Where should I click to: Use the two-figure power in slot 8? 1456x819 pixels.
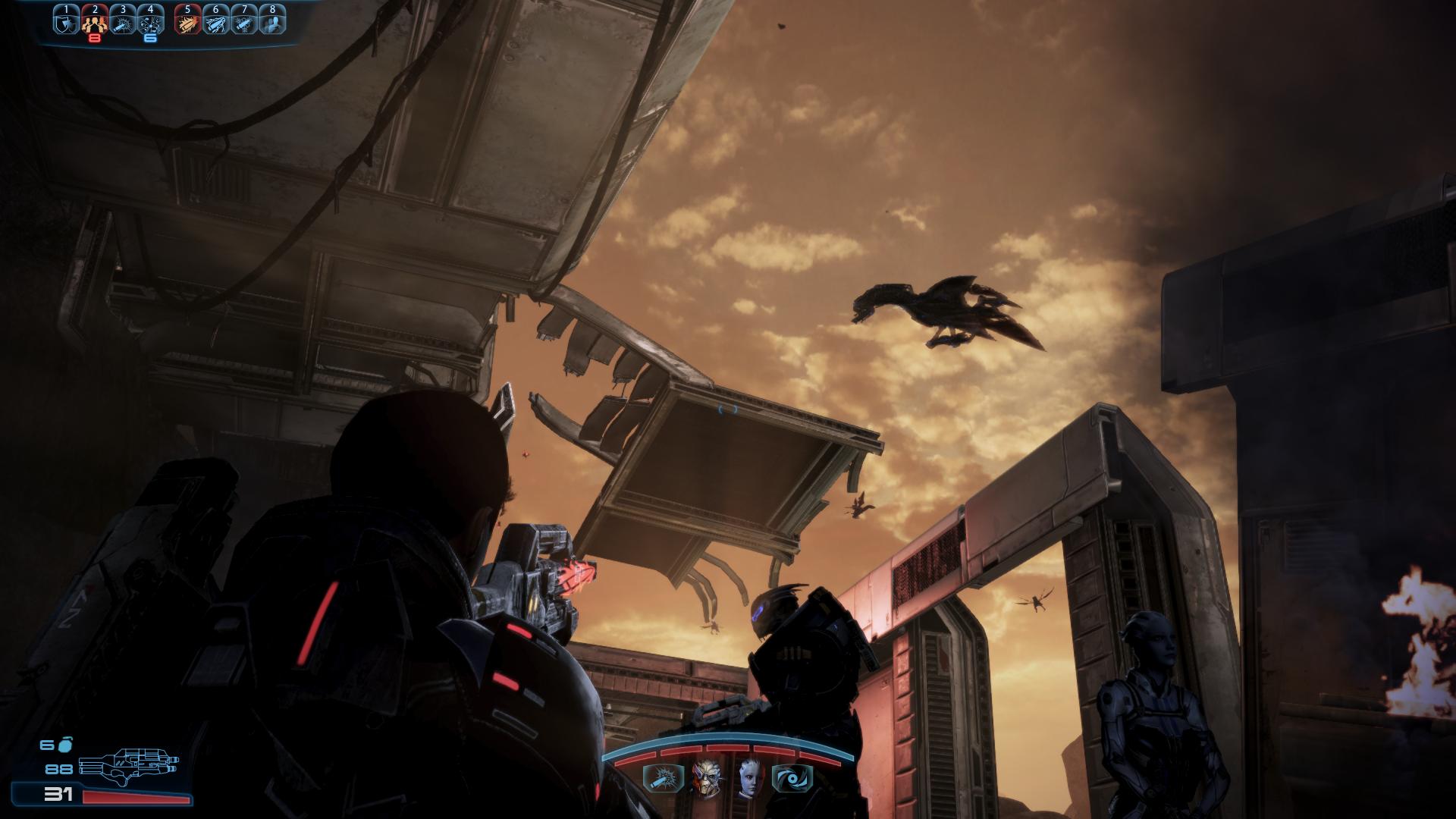pos(271,22)
